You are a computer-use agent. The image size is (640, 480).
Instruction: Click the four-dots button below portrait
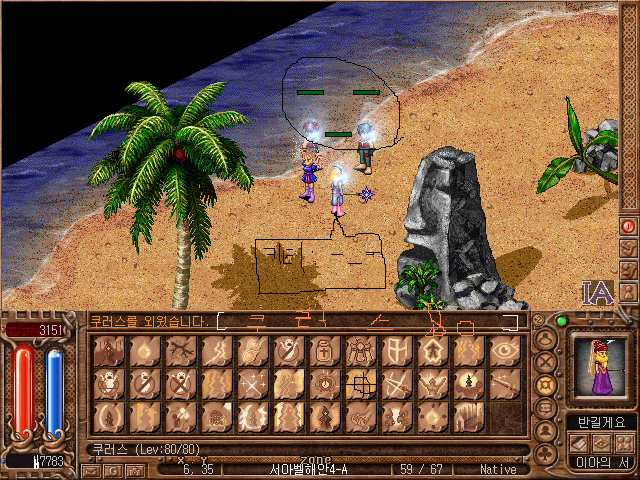624,442
